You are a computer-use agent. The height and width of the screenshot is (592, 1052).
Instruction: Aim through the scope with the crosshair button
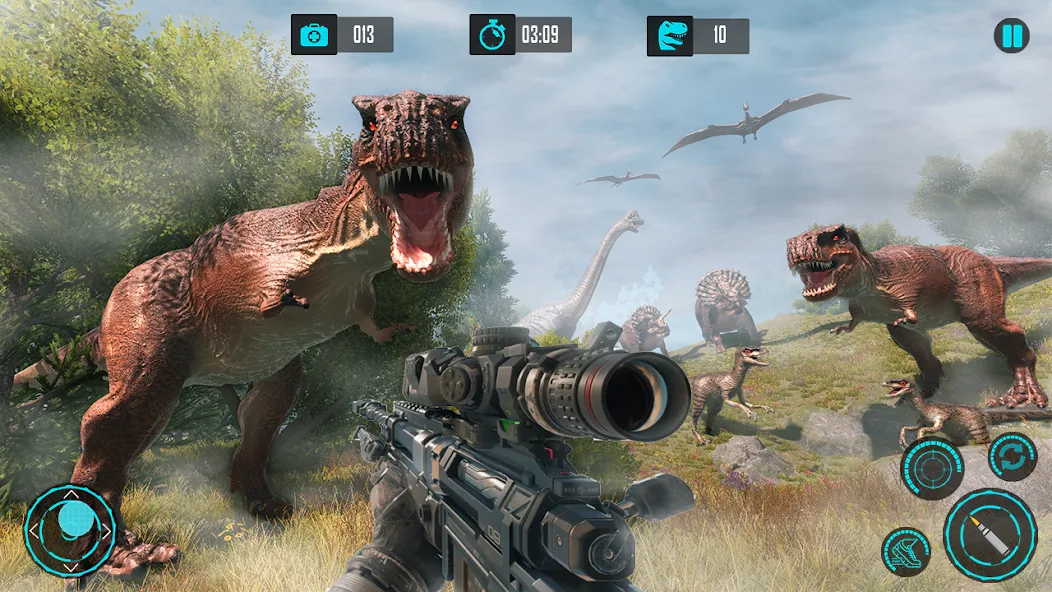pos(932,468)
